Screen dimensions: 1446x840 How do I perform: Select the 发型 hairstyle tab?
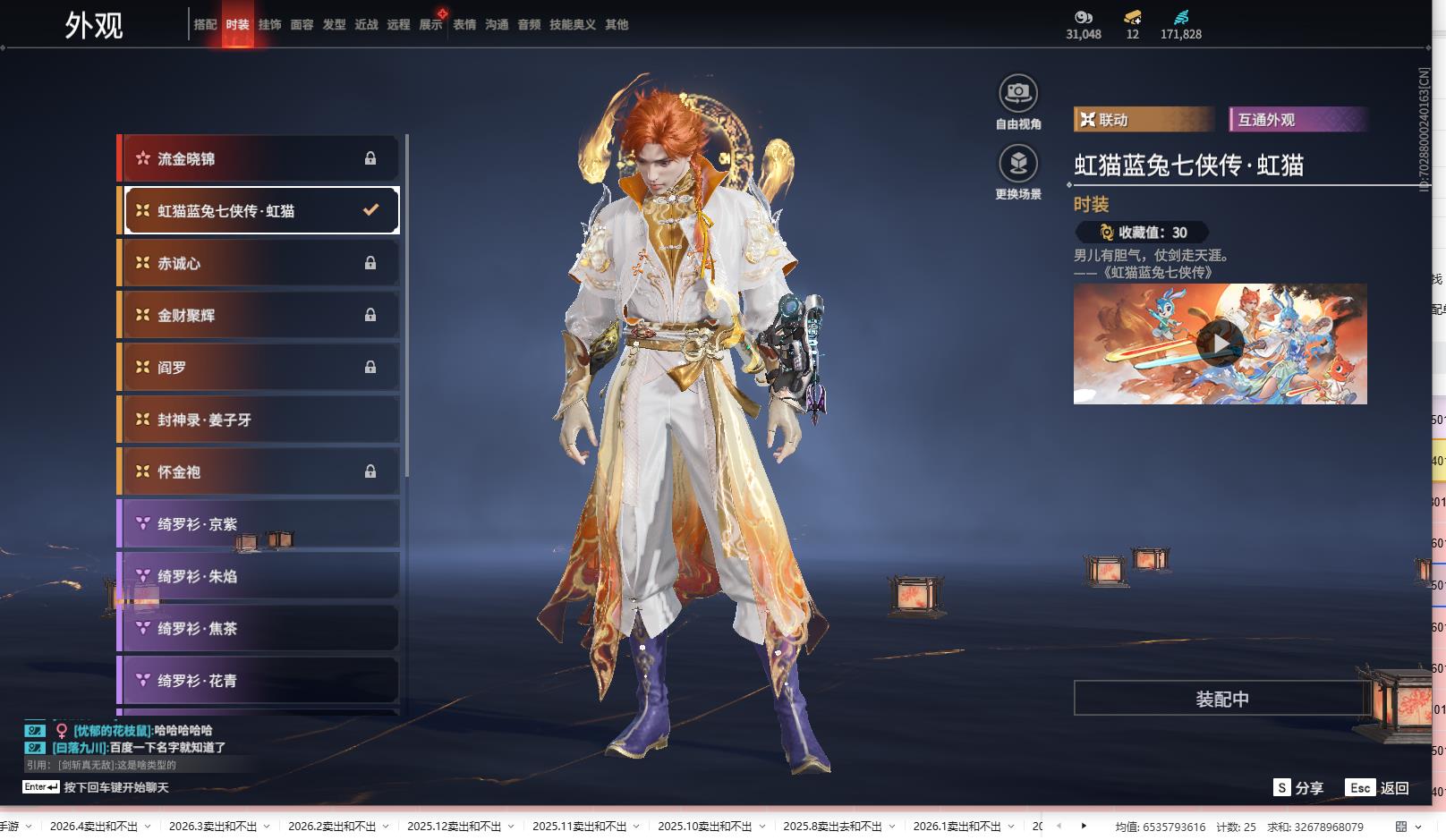click(334, 25)
